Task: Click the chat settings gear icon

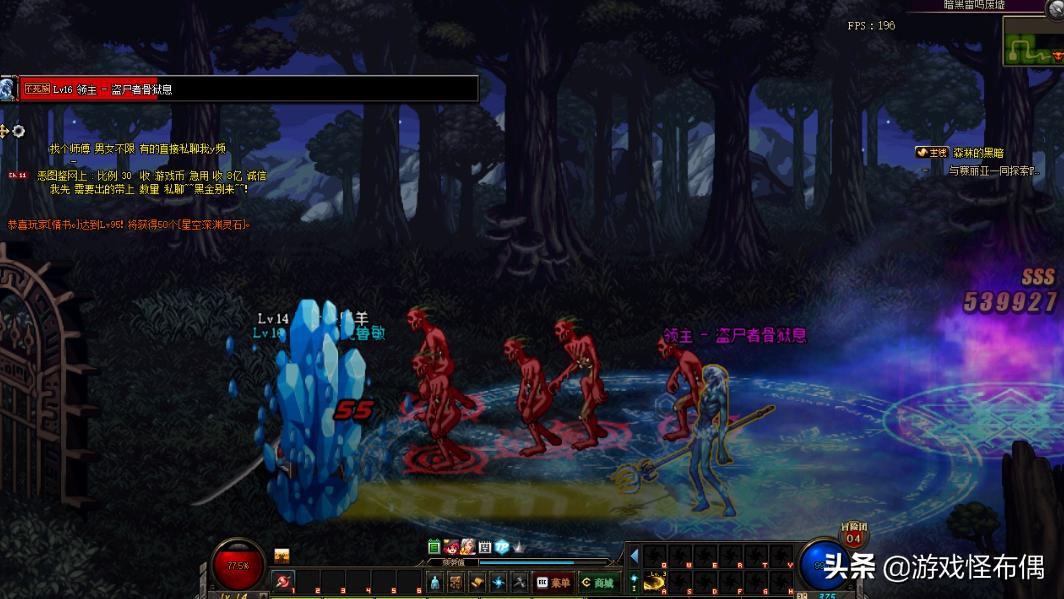Action: 19,131
